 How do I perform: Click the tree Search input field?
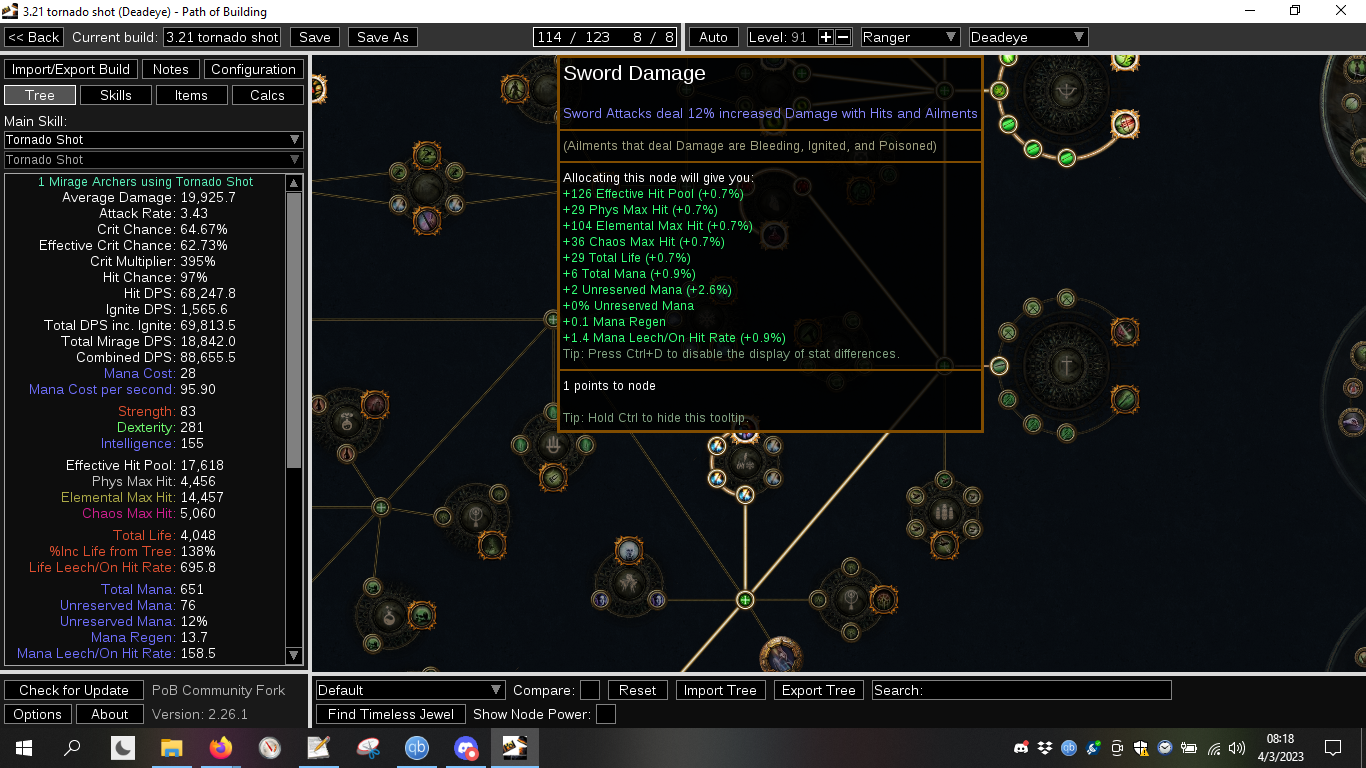(1020, 689)
